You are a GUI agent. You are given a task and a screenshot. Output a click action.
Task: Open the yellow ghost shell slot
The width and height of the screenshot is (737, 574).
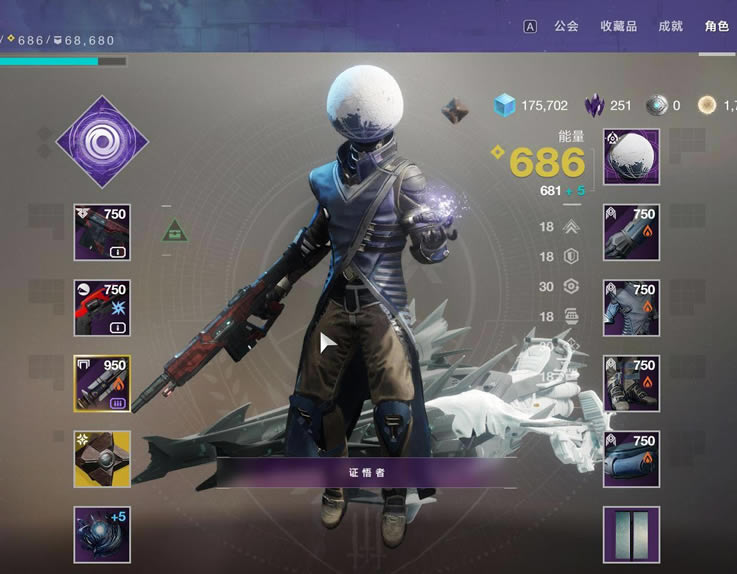tap(102, 459)
